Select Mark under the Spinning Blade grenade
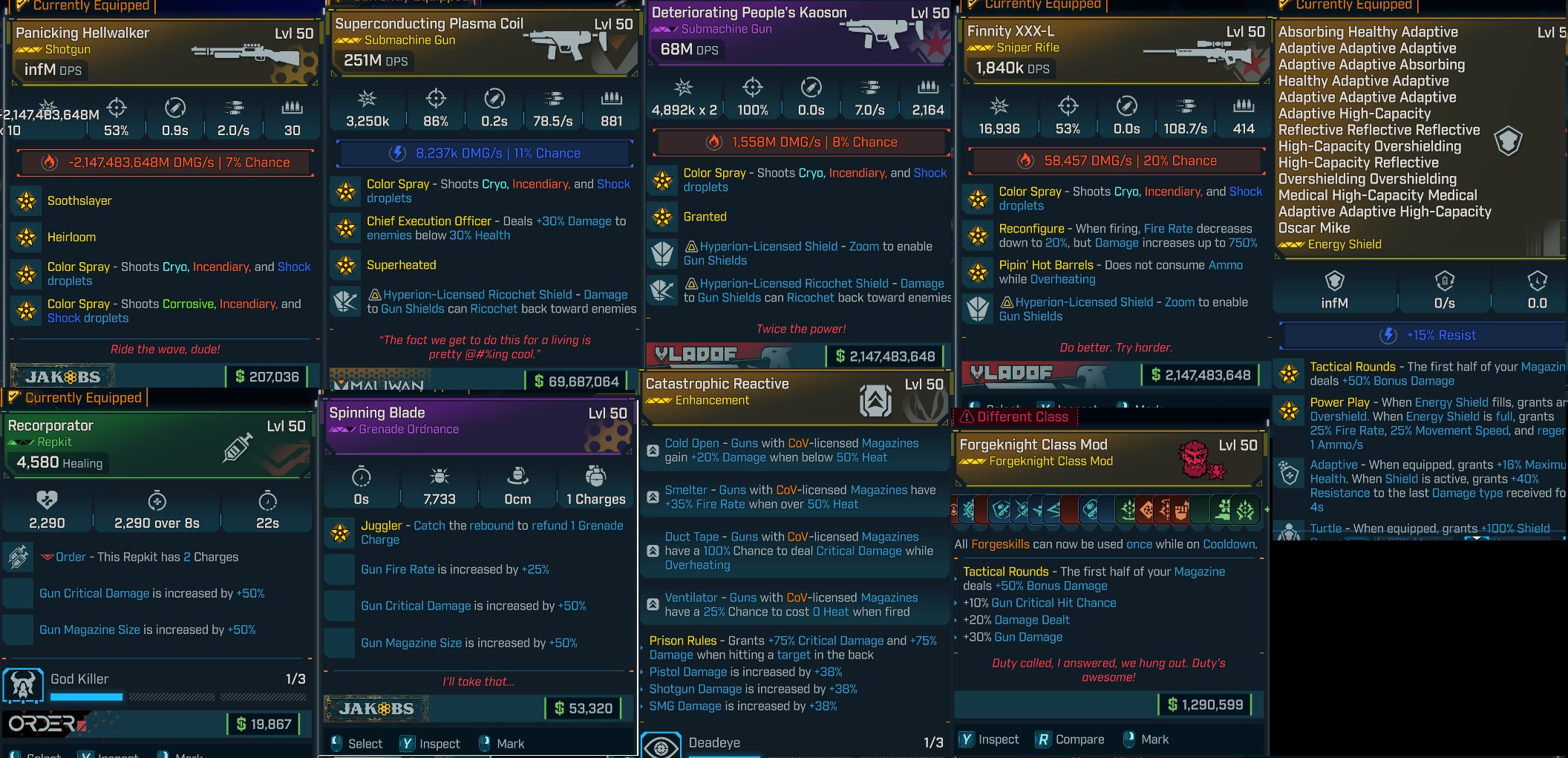Screen dimensions: 1568x758 (505, 743)
